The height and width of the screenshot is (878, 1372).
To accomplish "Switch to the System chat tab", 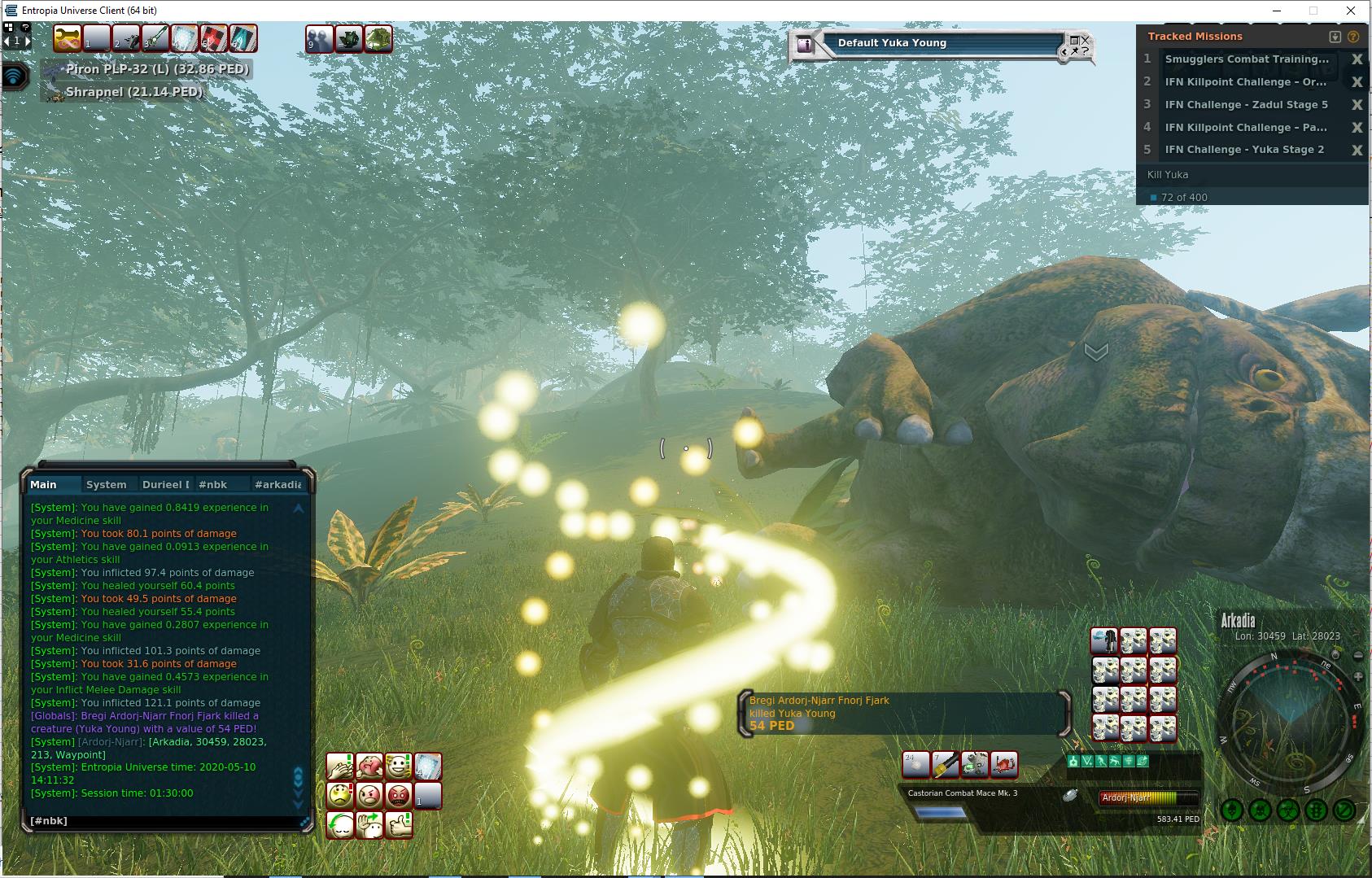I will click(x=106, y=484).
